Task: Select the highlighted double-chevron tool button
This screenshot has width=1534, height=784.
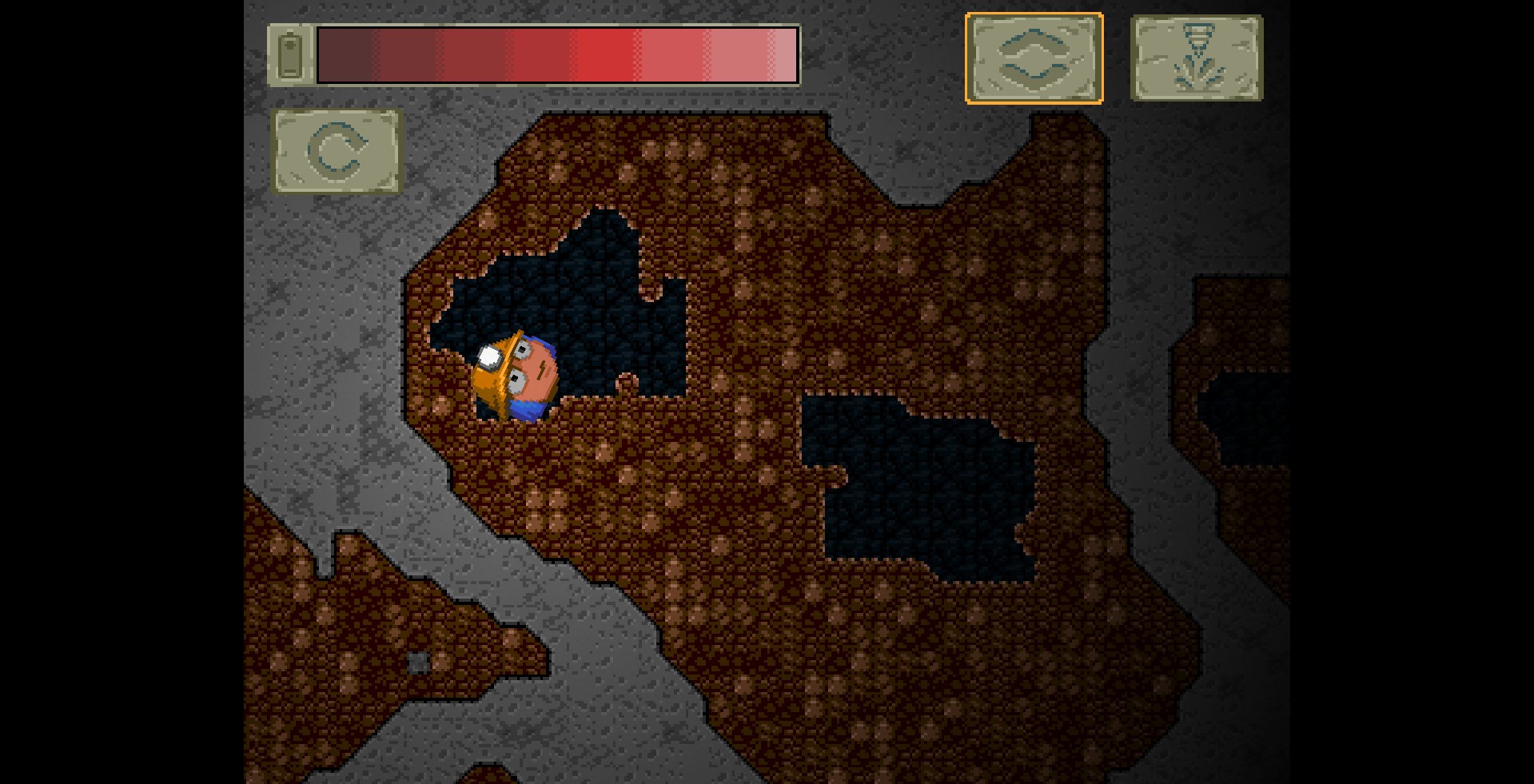Action: click(1034, 58)
